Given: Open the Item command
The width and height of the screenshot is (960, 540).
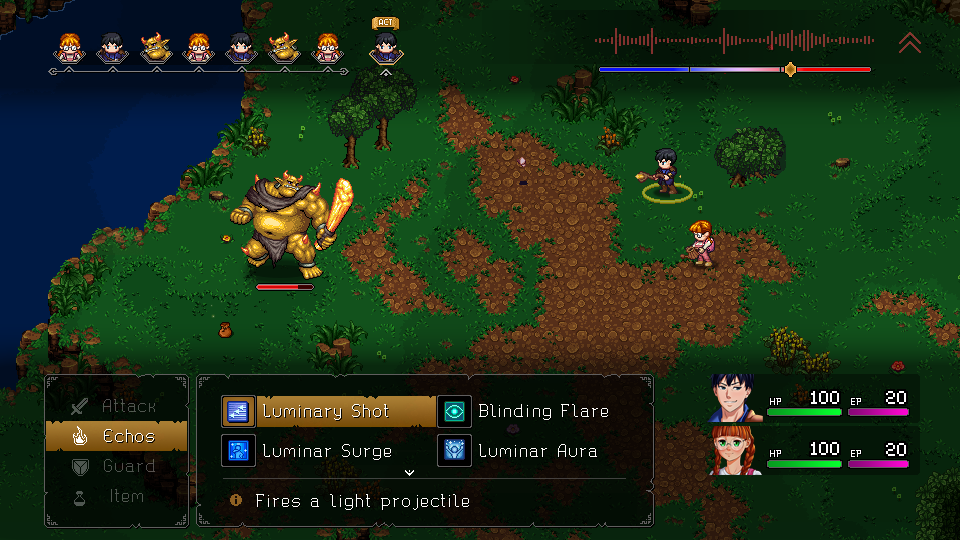Looking at the screenshot, I should pos(116,496).
